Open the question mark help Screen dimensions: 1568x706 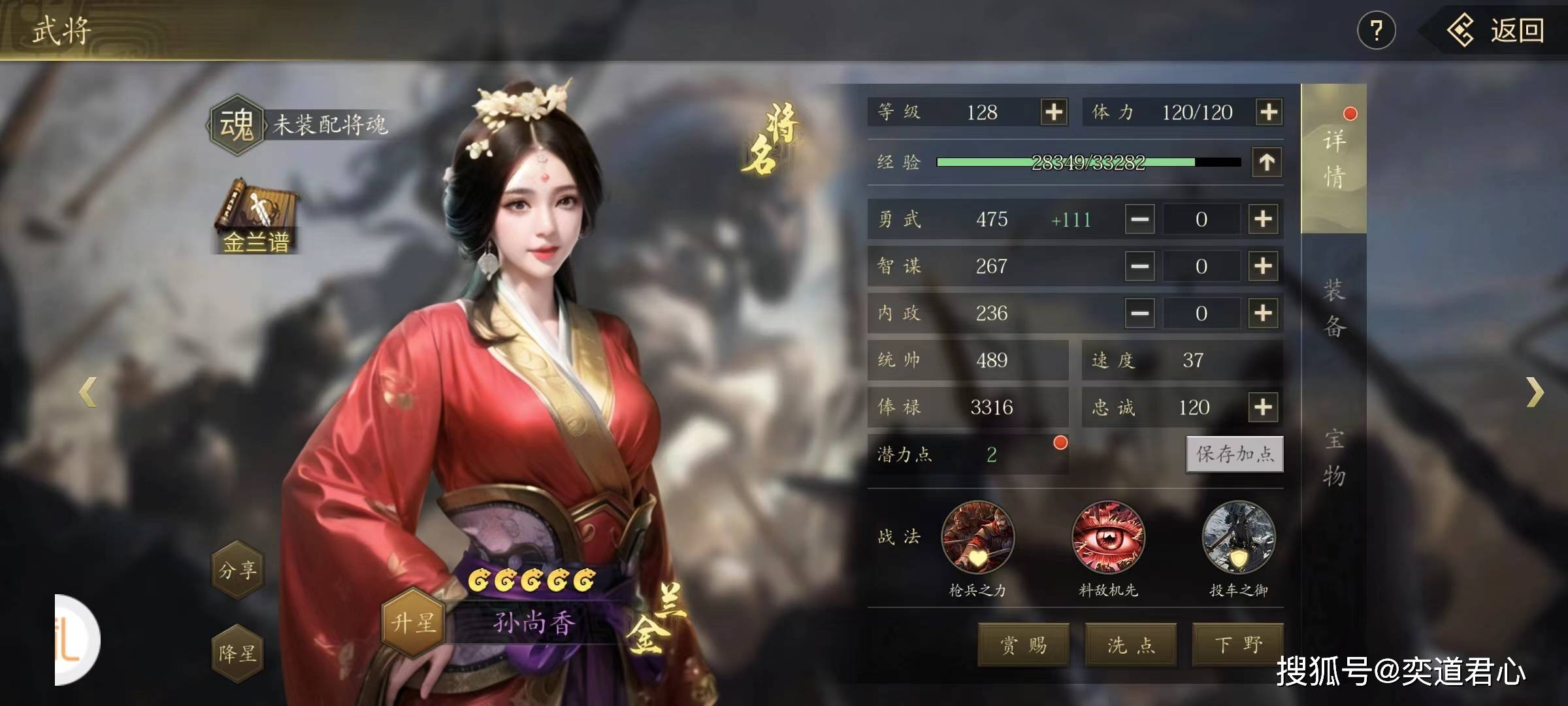click(1376, 31)
